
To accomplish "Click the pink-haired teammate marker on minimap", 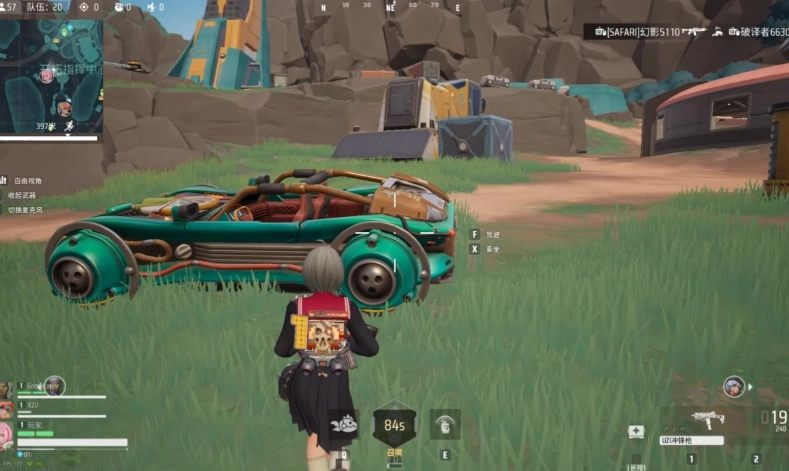I will pyautogui.click(x=47, y=76).
